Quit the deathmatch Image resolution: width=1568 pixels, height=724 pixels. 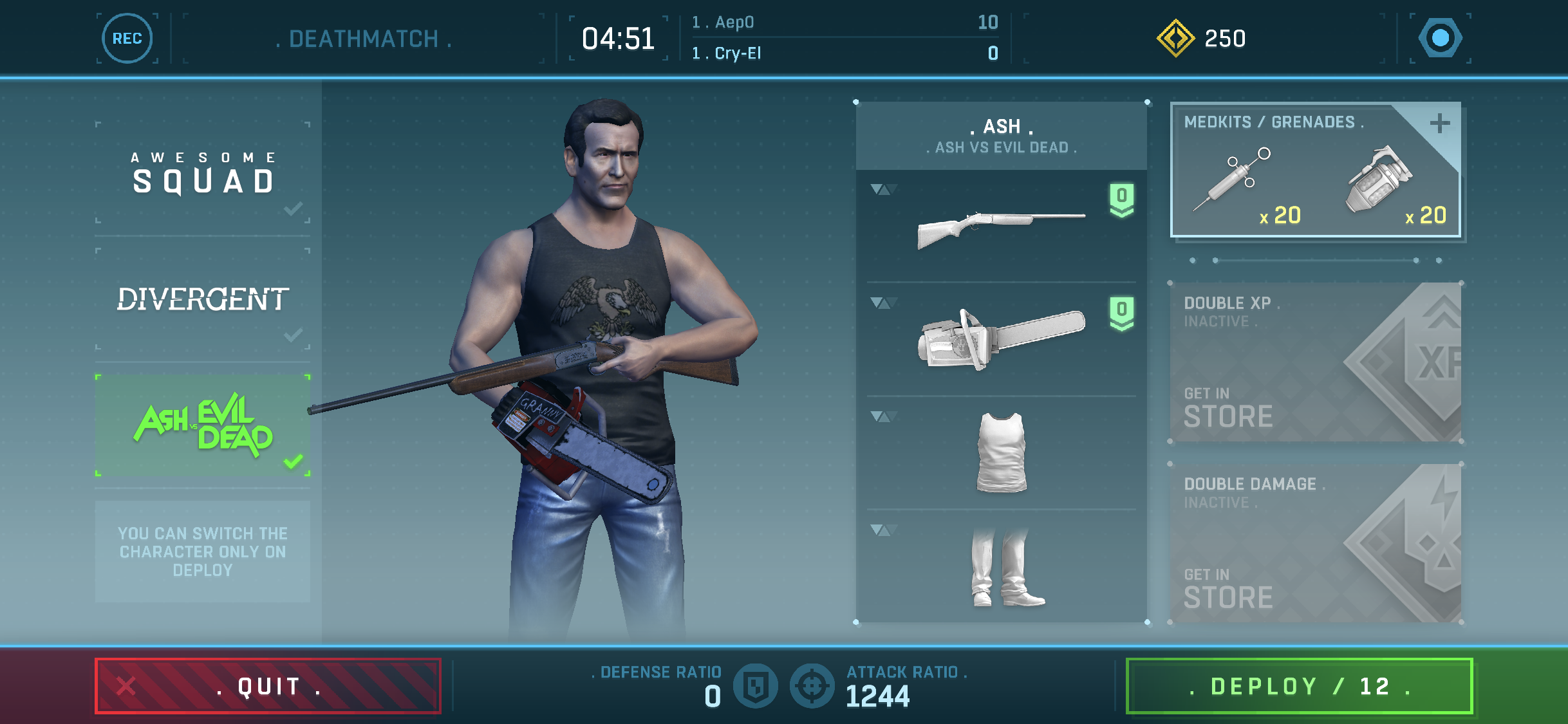tap(268, 686)
